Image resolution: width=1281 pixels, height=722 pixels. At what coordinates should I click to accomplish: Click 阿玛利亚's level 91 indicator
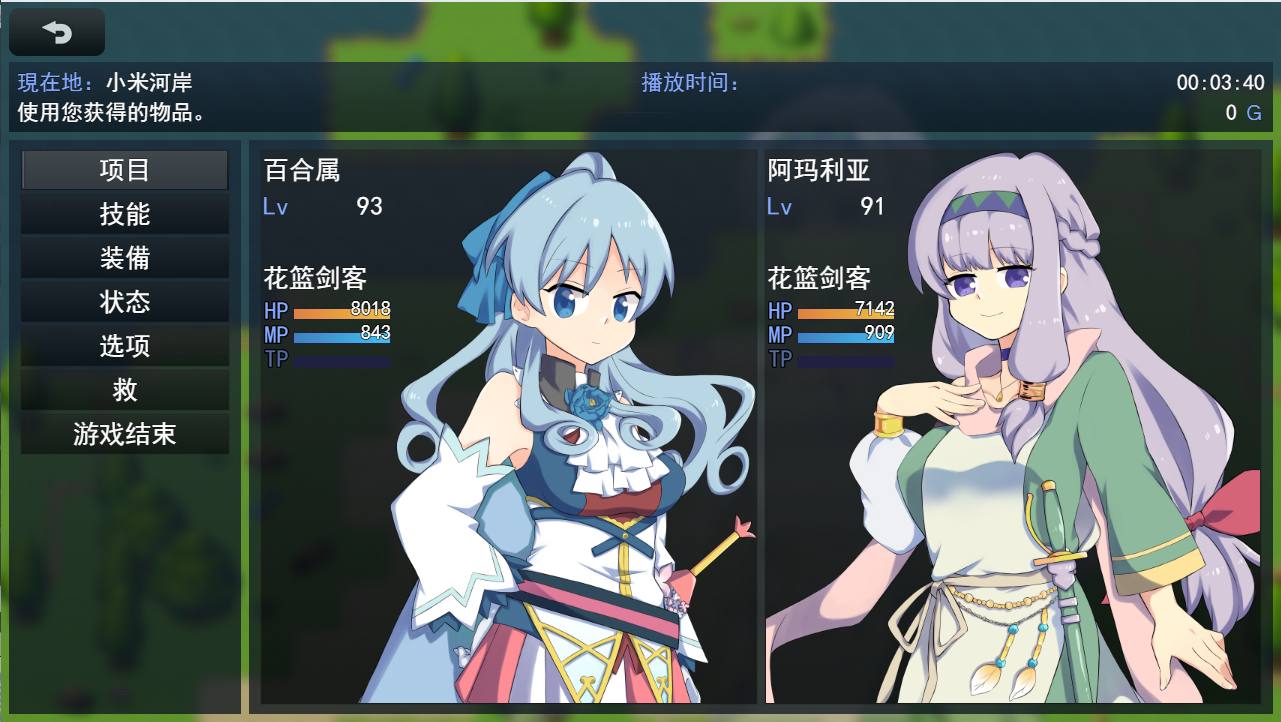pos(870,206)
